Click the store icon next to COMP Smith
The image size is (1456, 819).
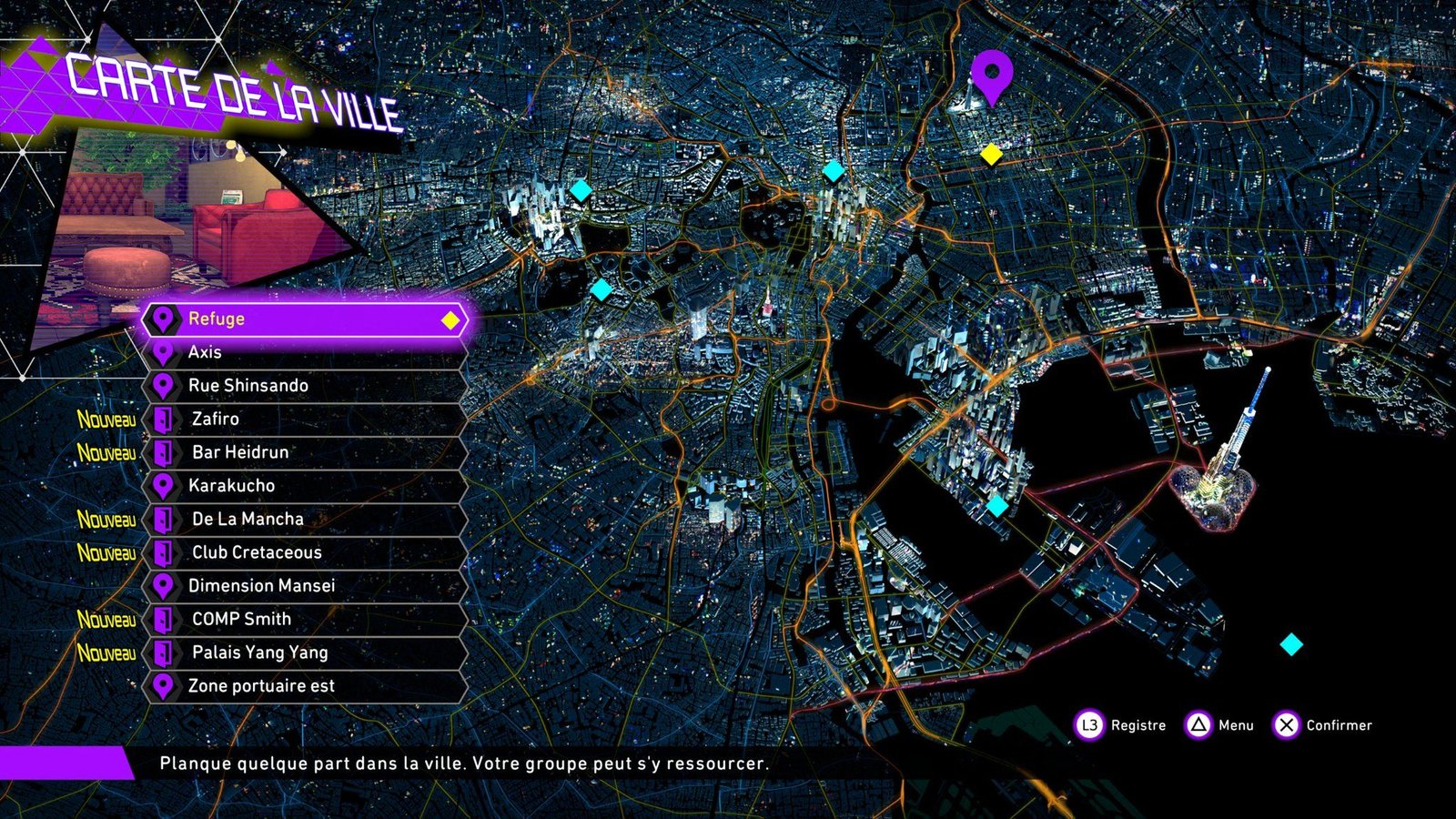[165, 619]
